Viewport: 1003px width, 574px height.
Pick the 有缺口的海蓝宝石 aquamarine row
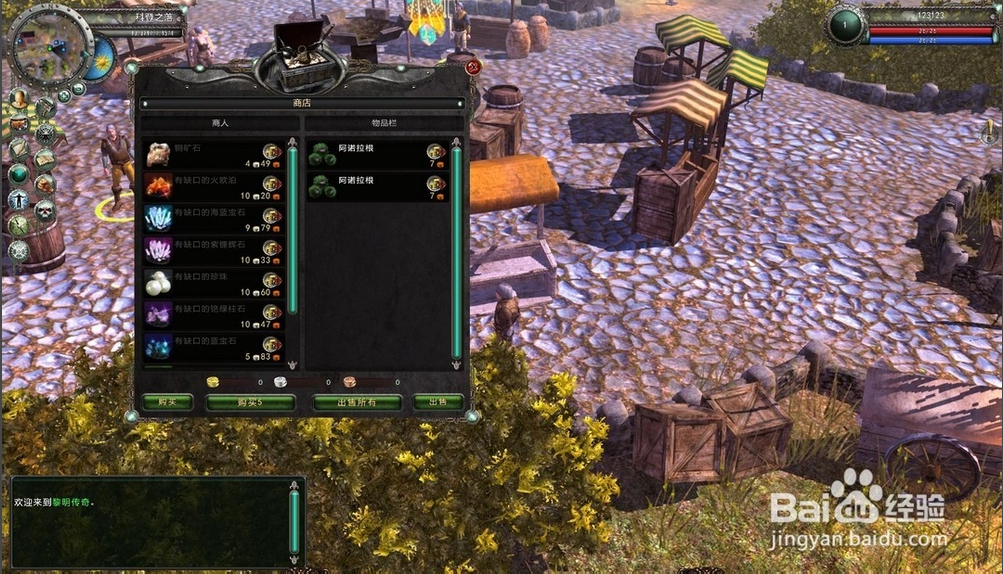pyautogui.click(x=212, y=219)
